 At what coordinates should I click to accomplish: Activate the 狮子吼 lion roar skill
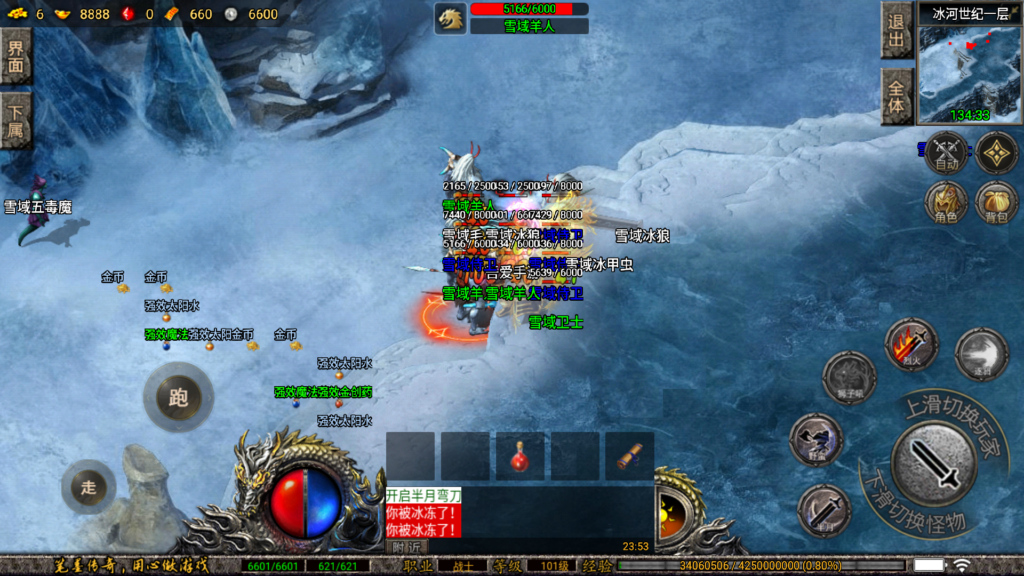point(849,378)
